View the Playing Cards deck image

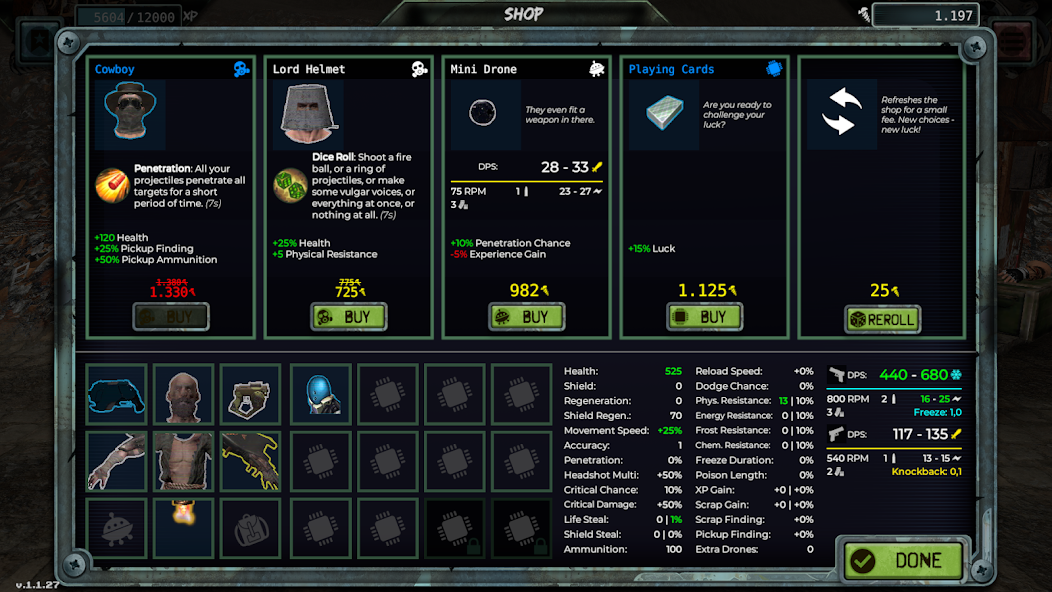pyautogui.click(x=664, y=115)
